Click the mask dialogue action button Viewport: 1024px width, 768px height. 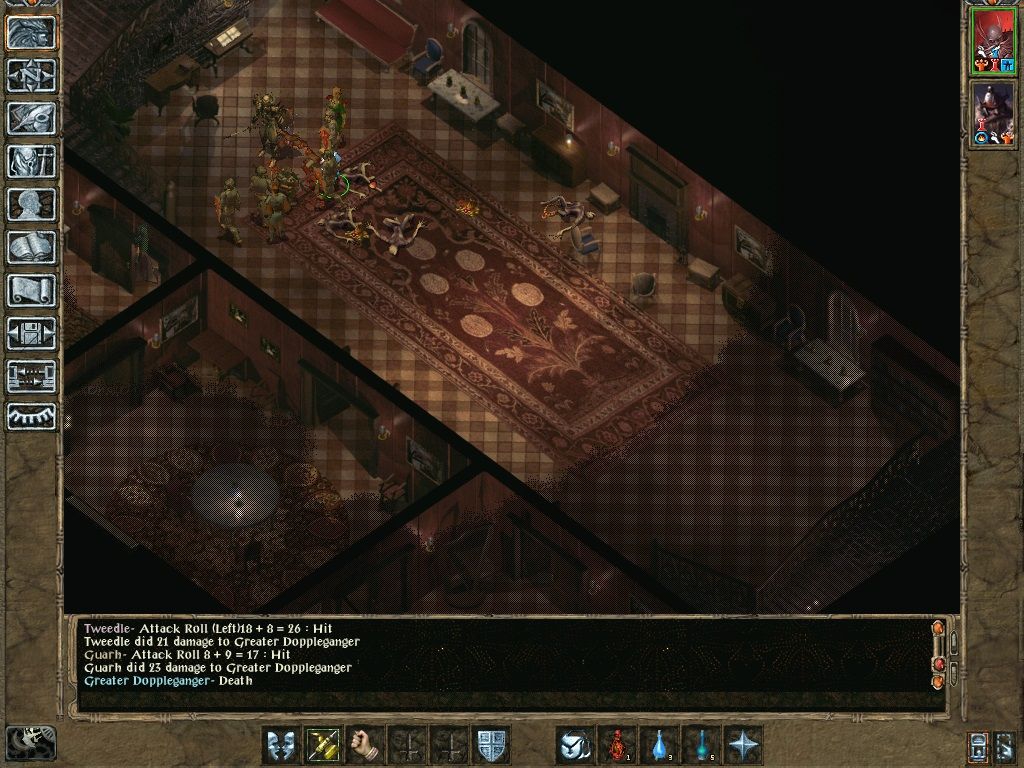281,745
